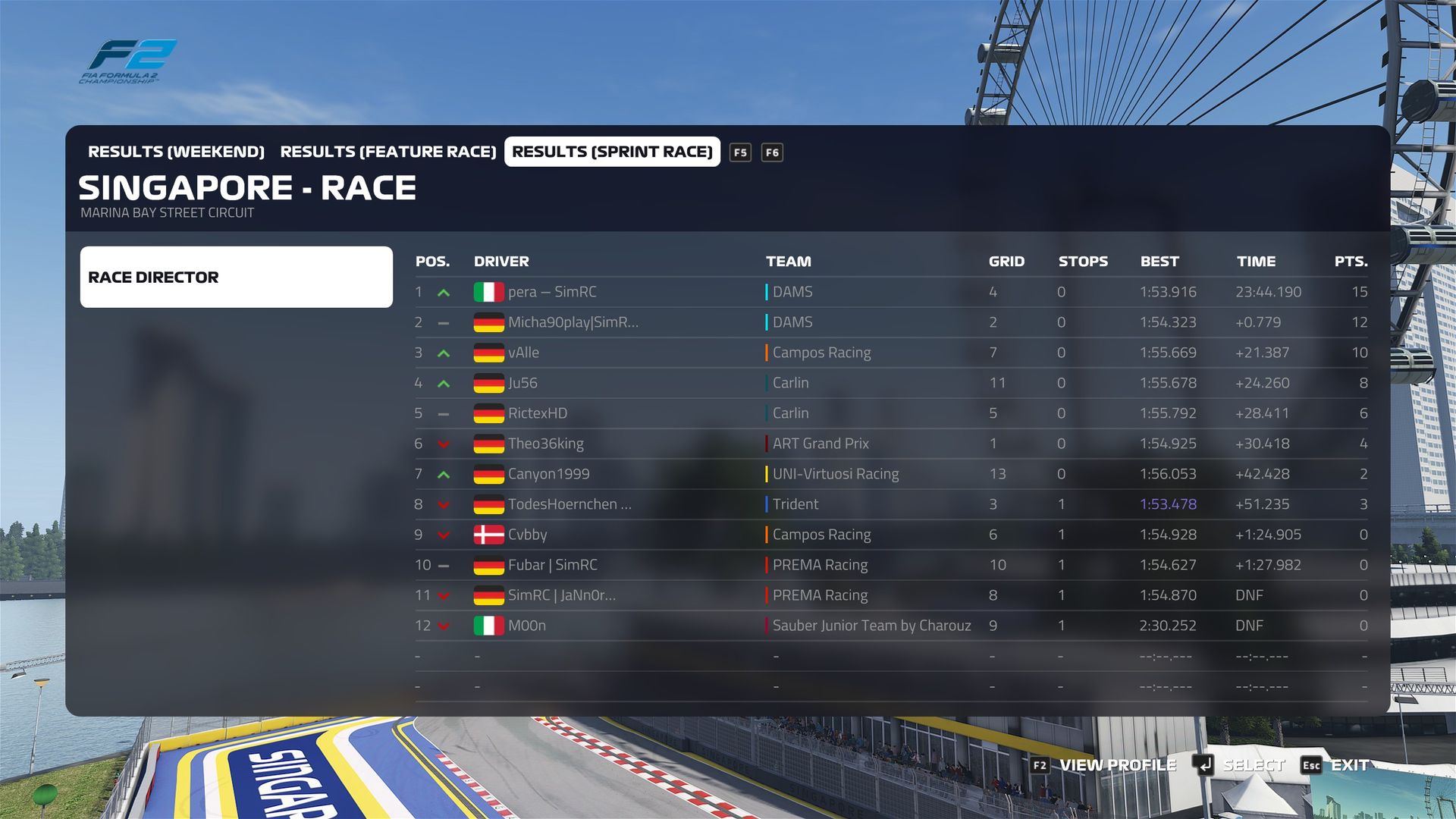Select RictexHD in the results list
The height and width of the screenshot is (819, 1456).
[537, 413]
